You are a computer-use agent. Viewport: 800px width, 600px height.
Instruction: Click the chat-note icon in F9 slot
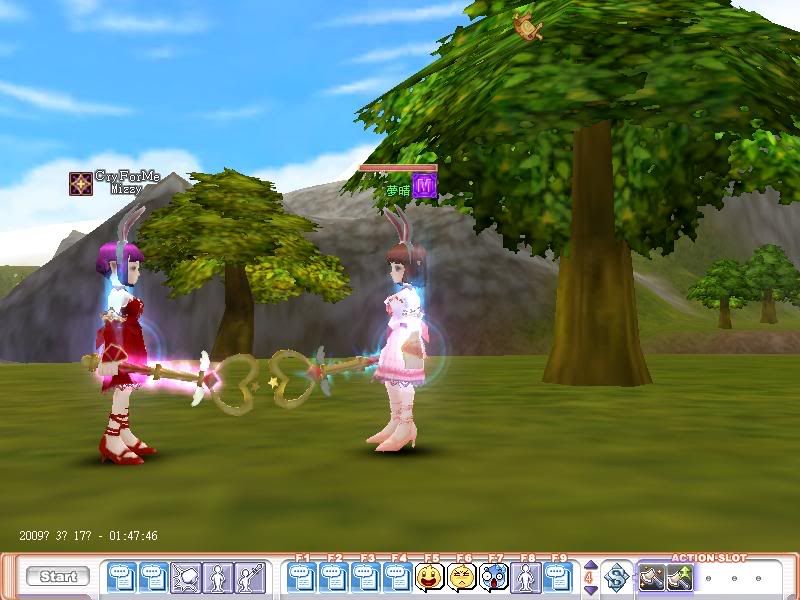558,577
